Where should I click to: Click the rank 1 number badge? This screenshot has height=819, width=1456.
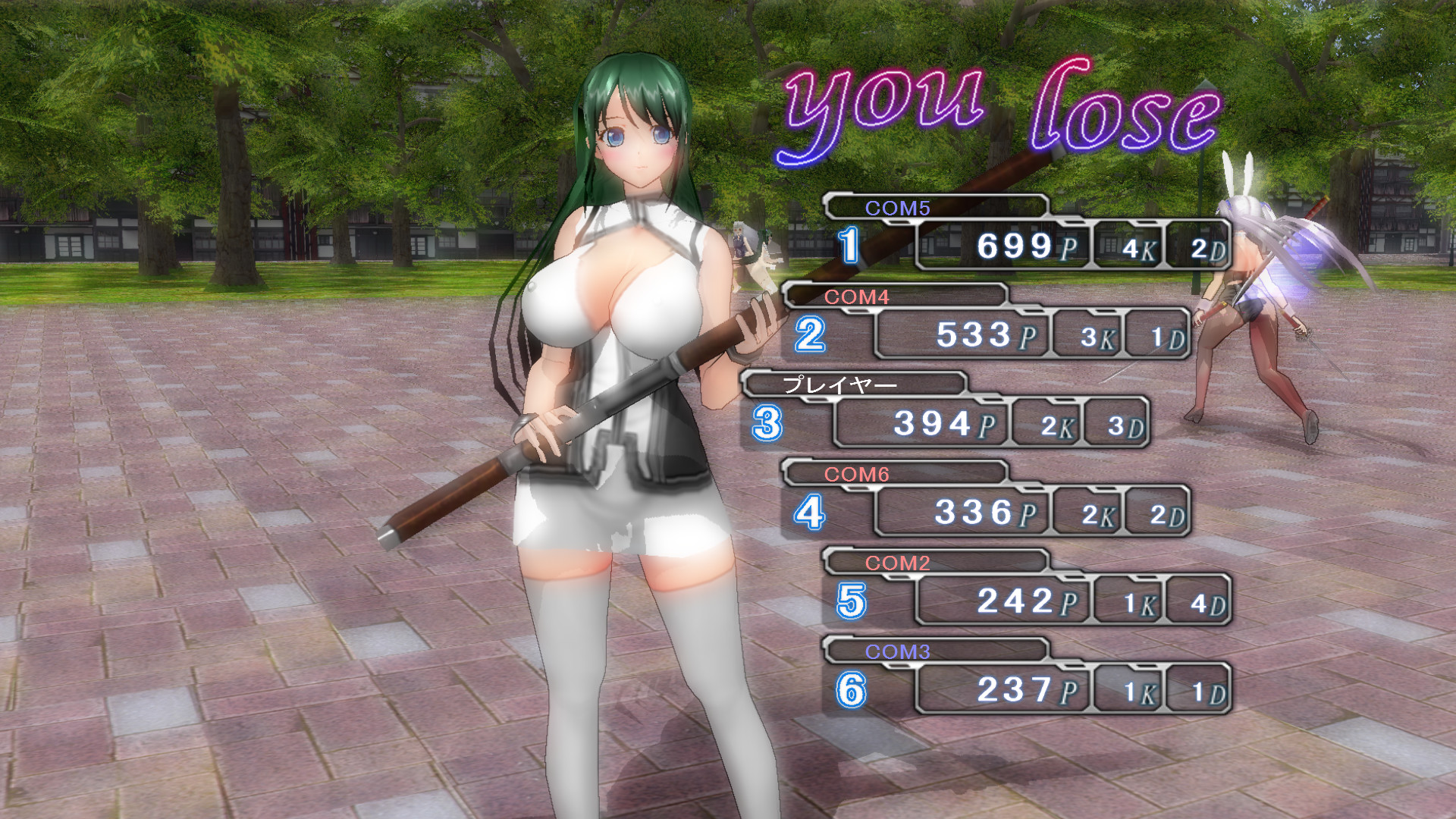(849, 244)
